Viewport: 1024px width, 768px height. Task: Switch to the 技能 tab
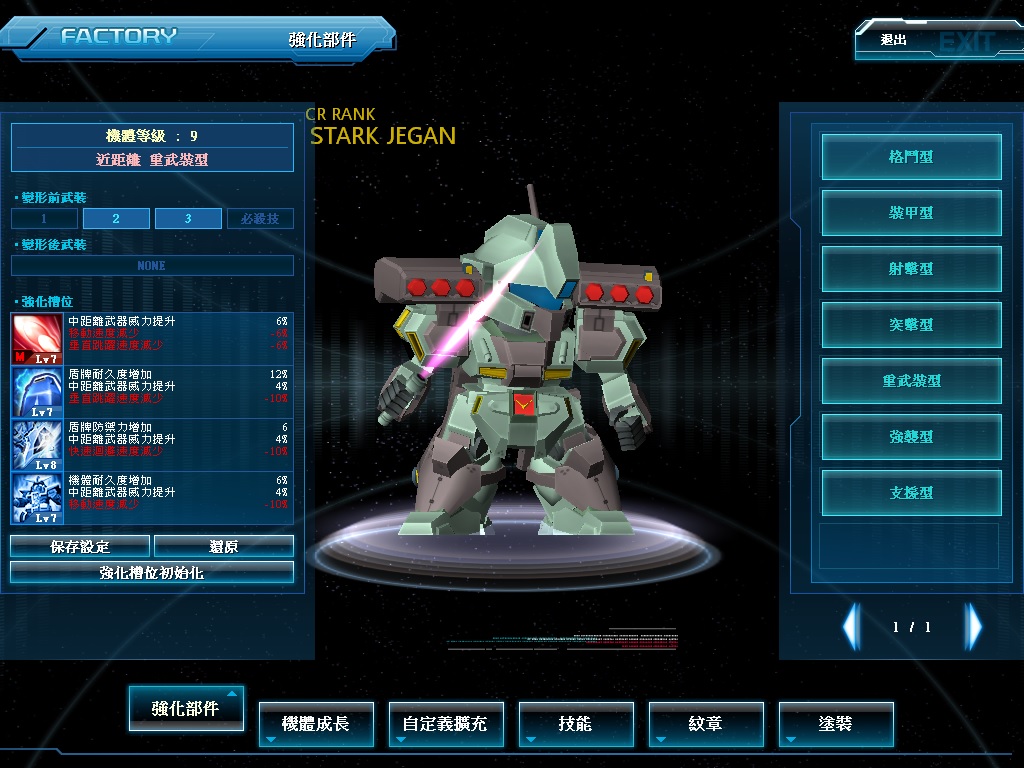(575, 723)
